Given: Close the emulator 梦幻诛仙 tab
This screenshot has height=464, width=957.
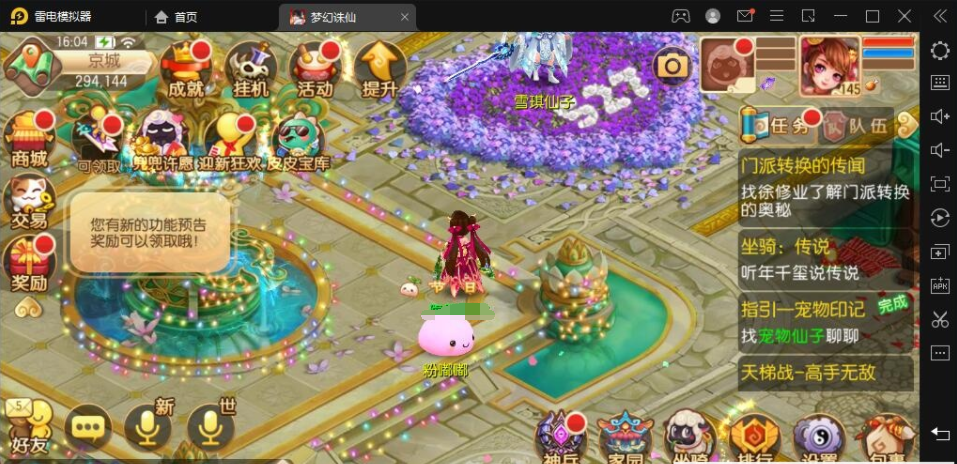Looking at the screenshot, I should pos(403,17).
